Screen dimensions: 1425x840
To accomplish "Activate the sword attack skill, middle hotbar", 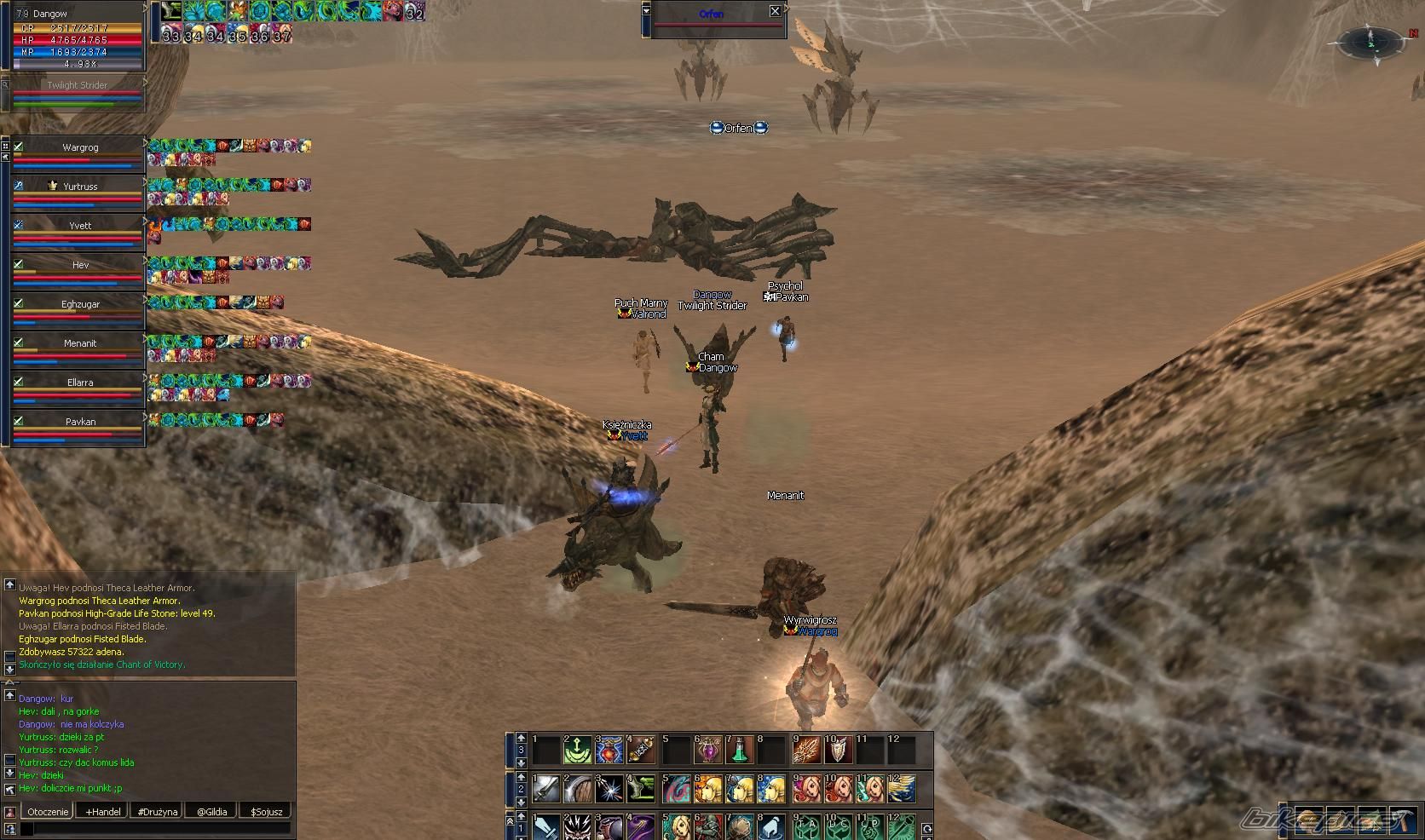I will (545, 790).
